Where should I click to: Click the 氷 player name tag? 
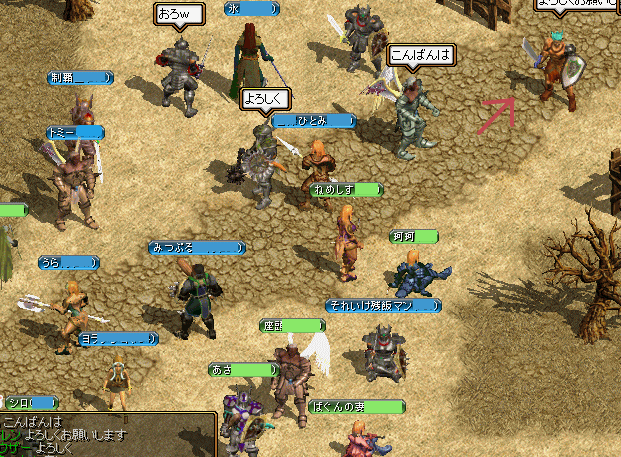point(251,9)
